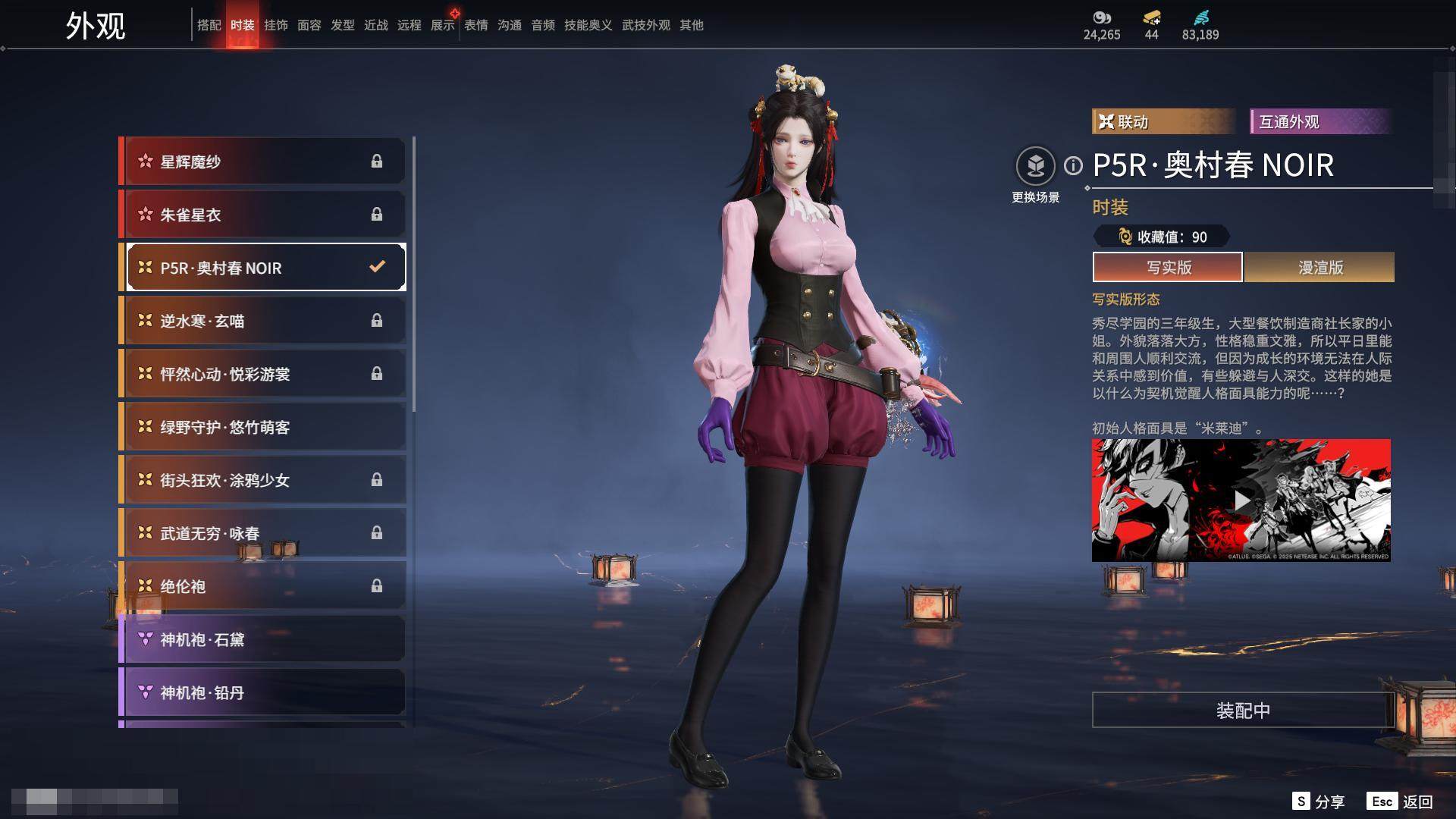Switch to the 漫渲版 style variant

click(x=1319, y=267)
